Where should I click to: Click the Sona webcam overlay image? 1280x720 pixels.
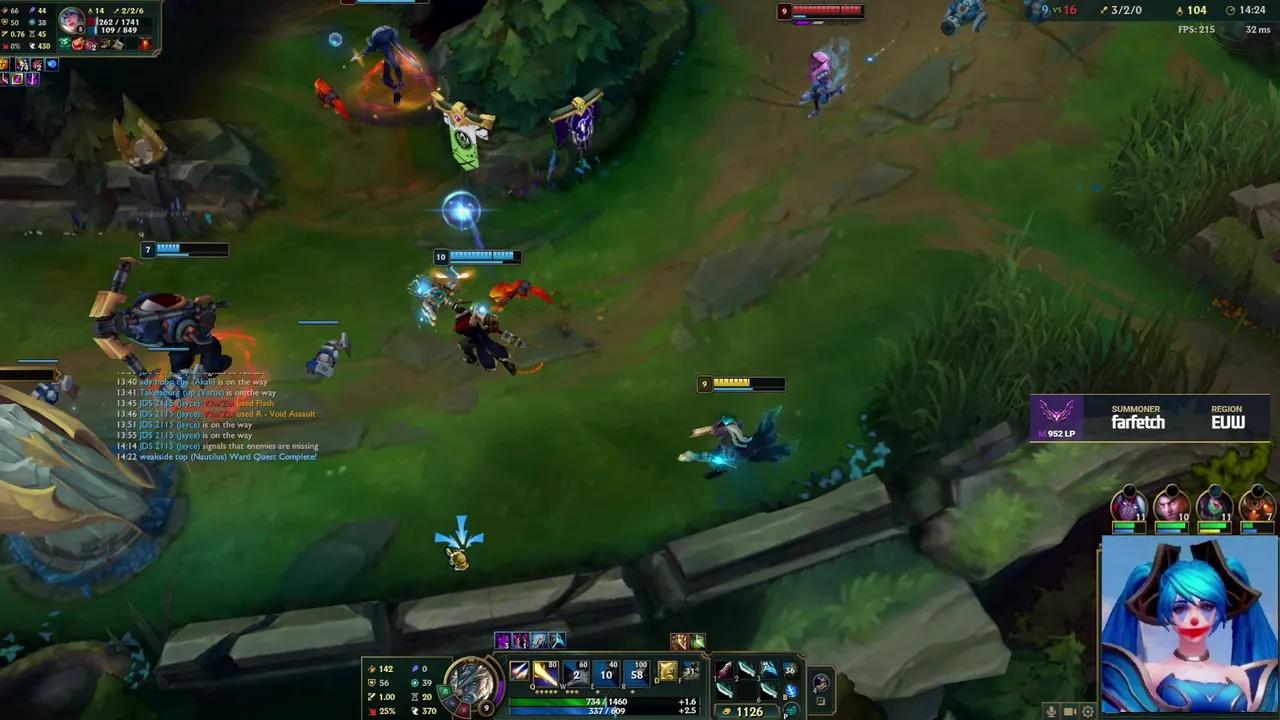(x=1190, y=625)
